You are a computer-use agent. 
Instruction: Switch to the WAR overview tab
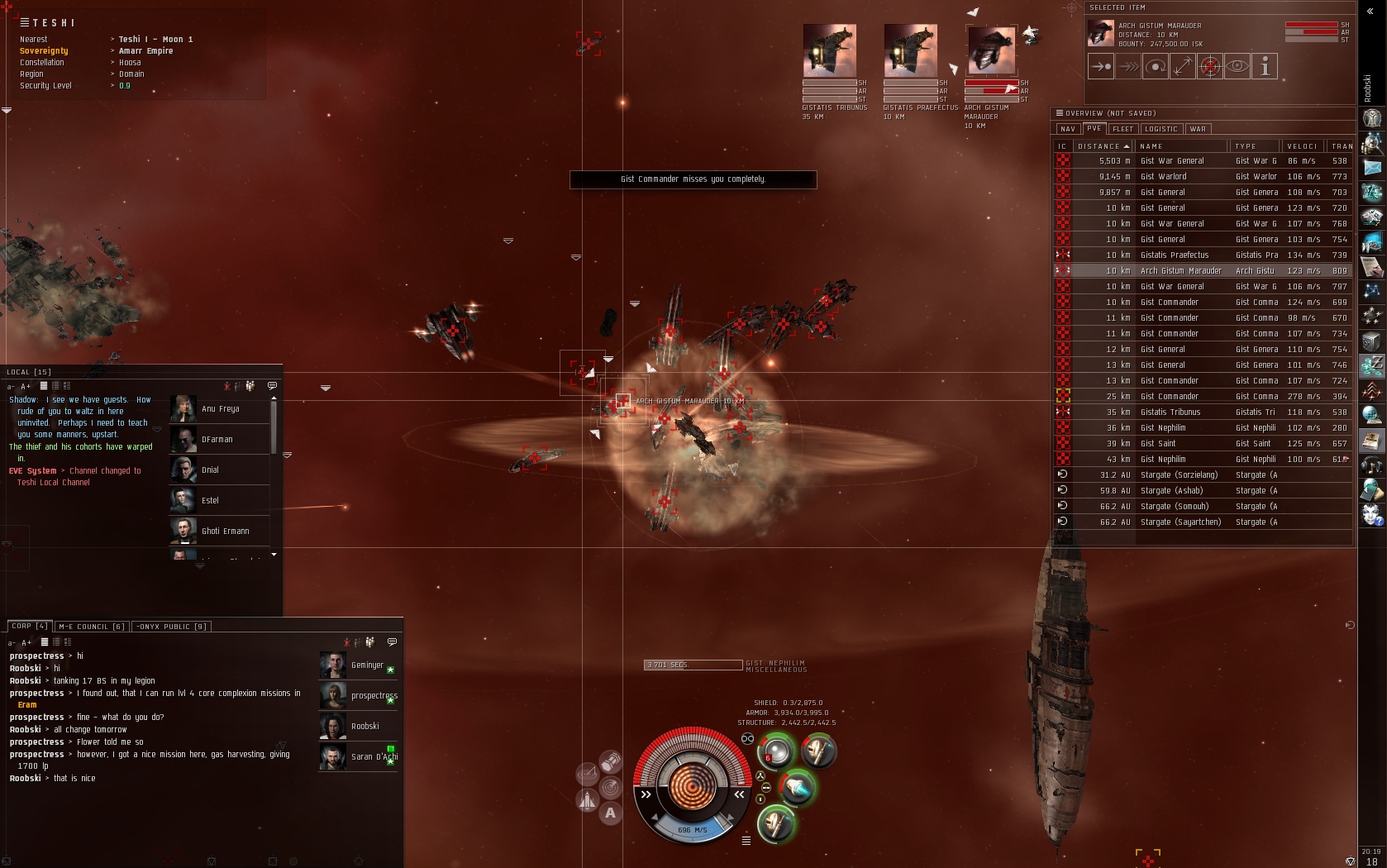coord(1198,129)
